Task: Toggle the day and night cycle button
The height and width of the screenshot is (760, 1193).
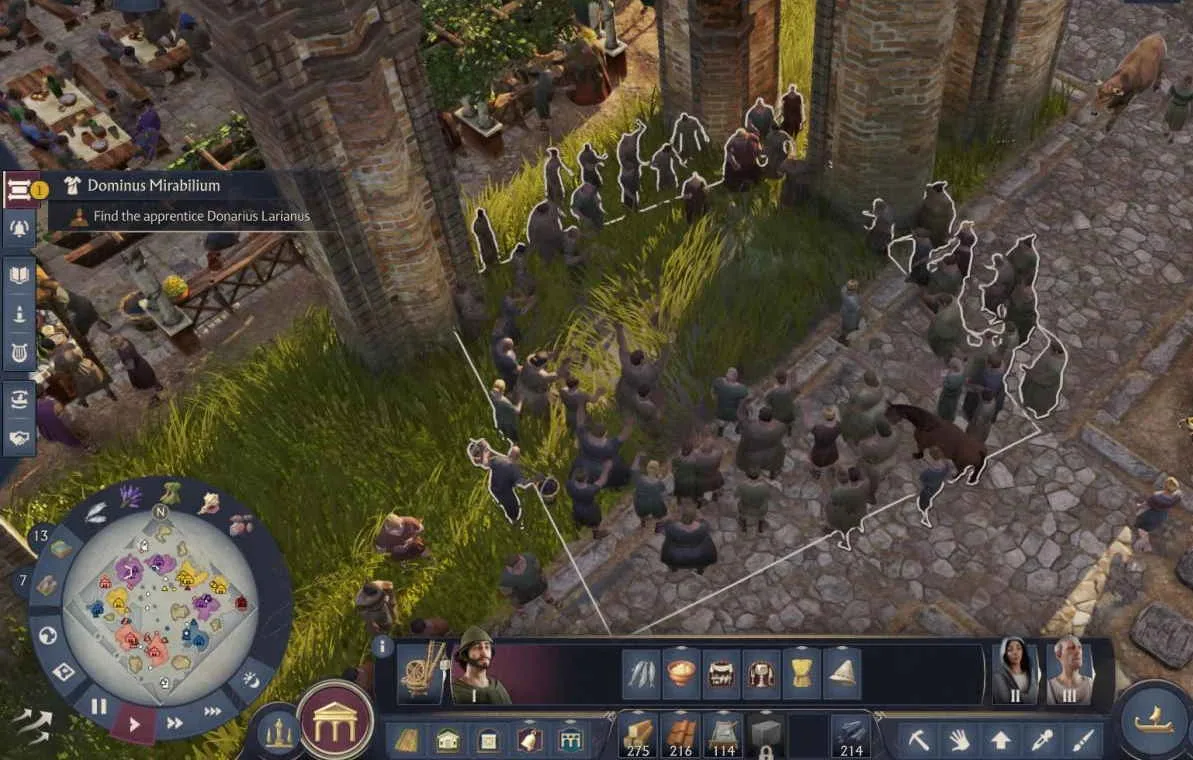Action: (x=251, y=681)
